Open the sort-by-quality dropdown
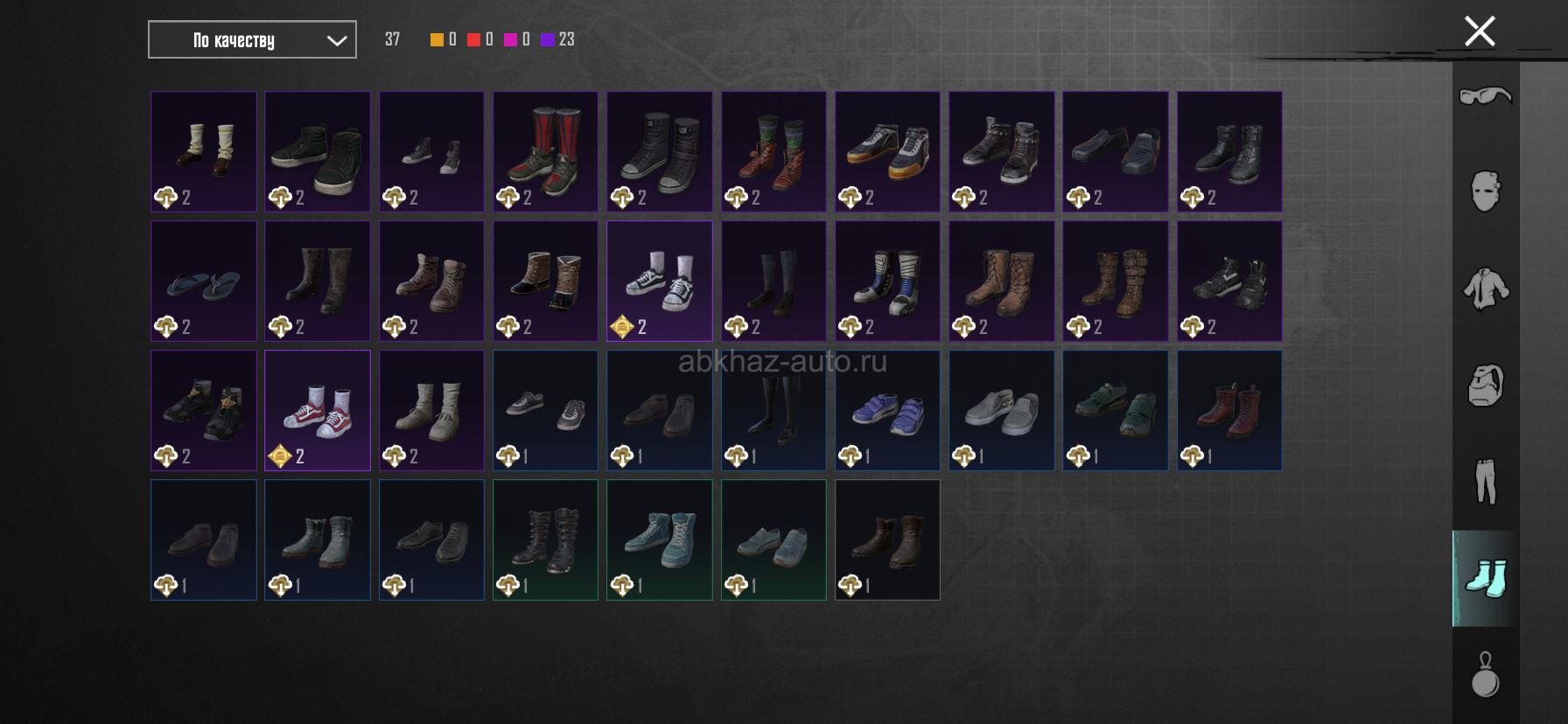The height and width of the screenshot is (724, 1568). (252, 40)
